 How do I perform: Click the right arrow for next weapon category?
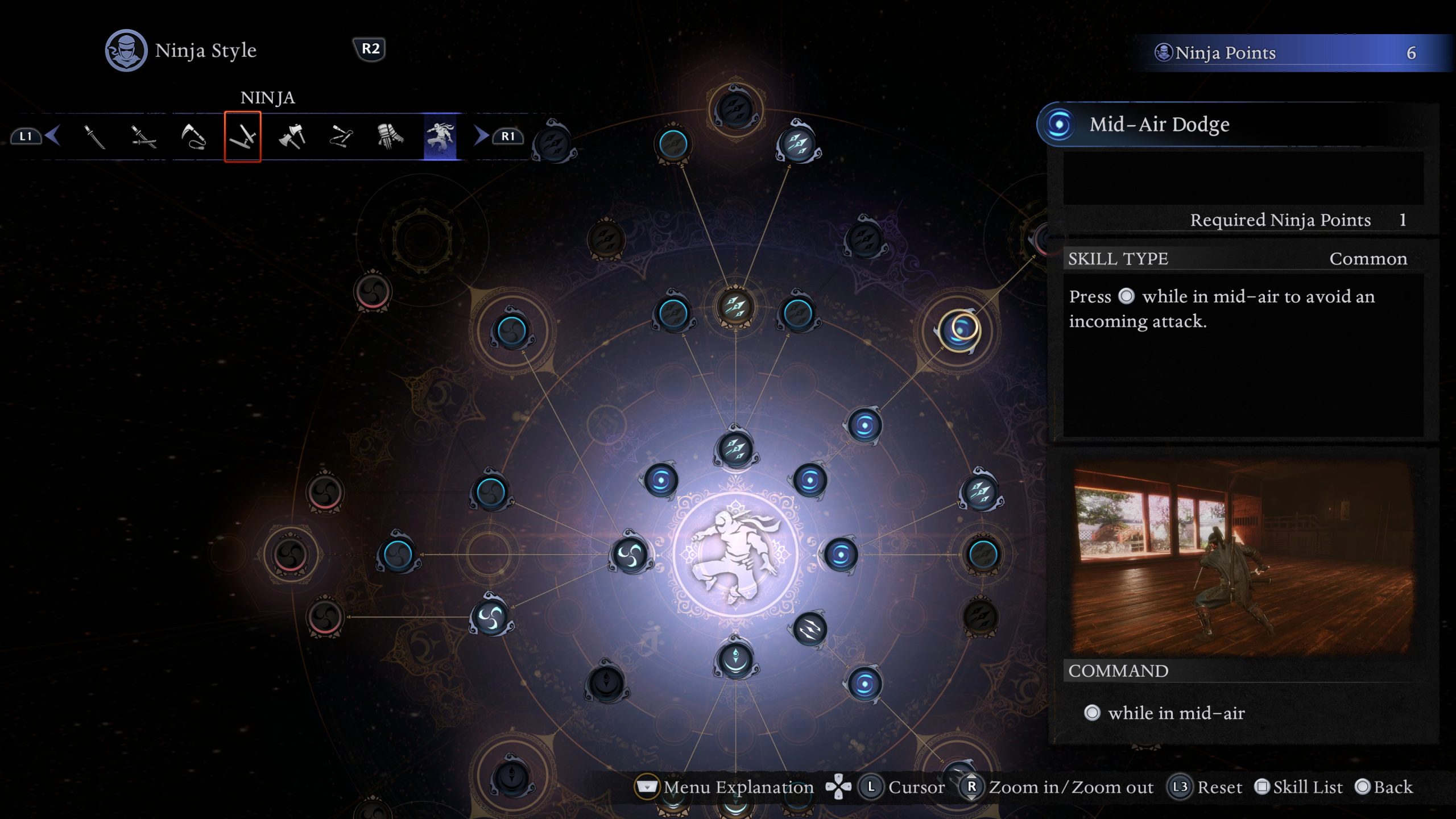coord(481,136)
